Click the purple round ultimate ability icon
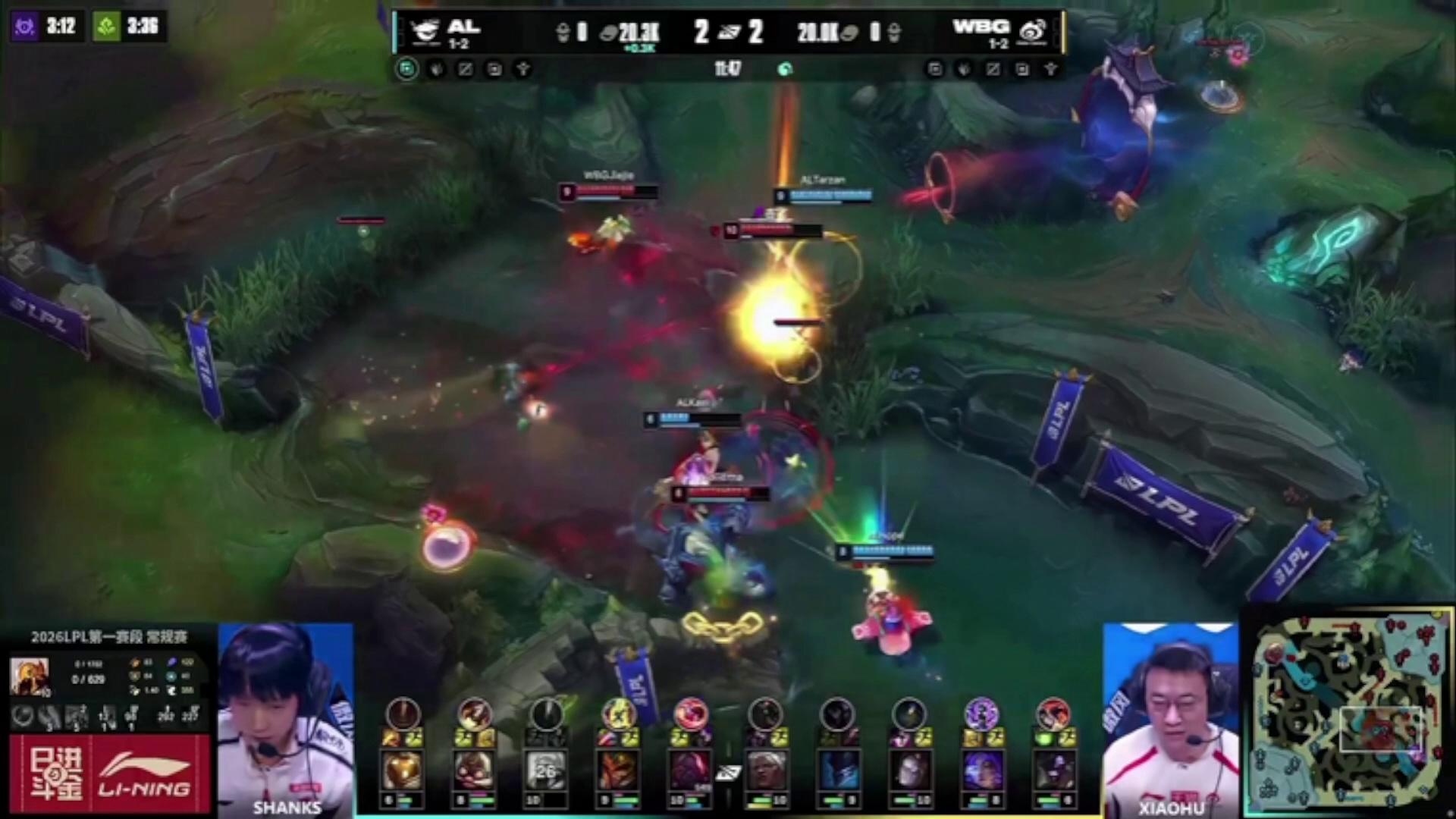This screenshot has width=1456, height=819. click(x=981, y=714)
